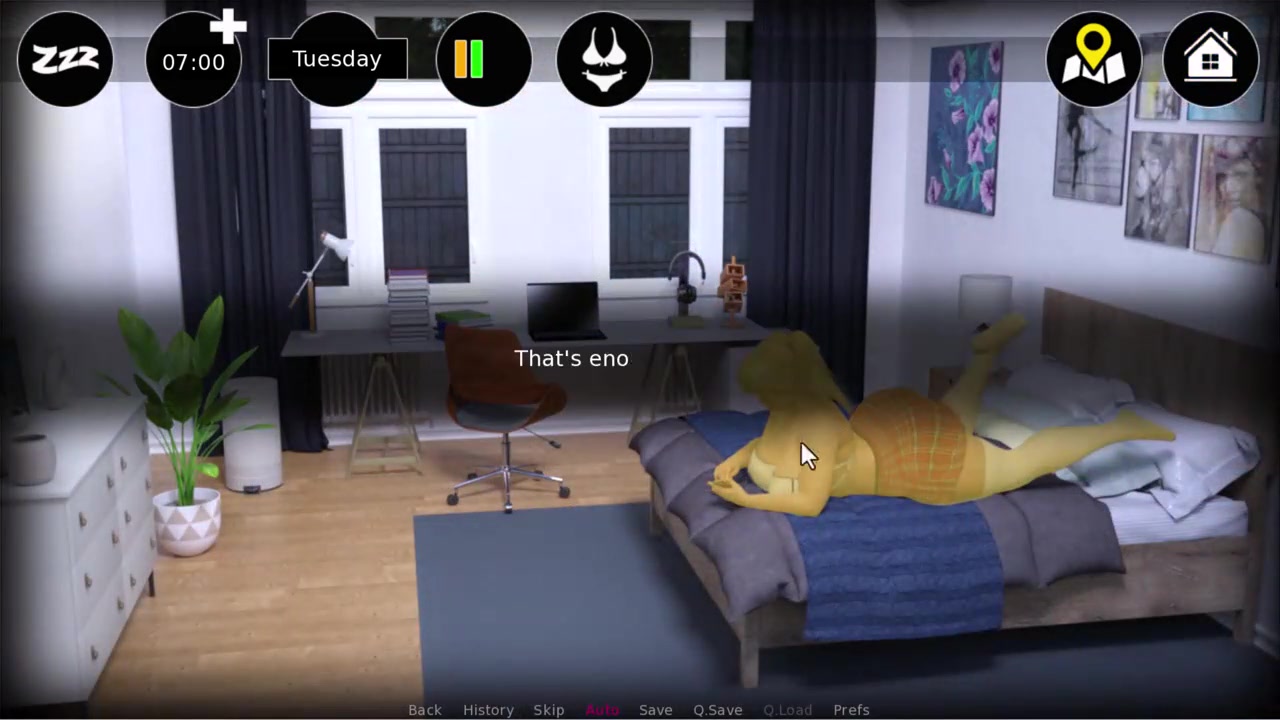Go home using the house icon
This screenshot has height=720, width=1280.
(x=1210, y=60)
